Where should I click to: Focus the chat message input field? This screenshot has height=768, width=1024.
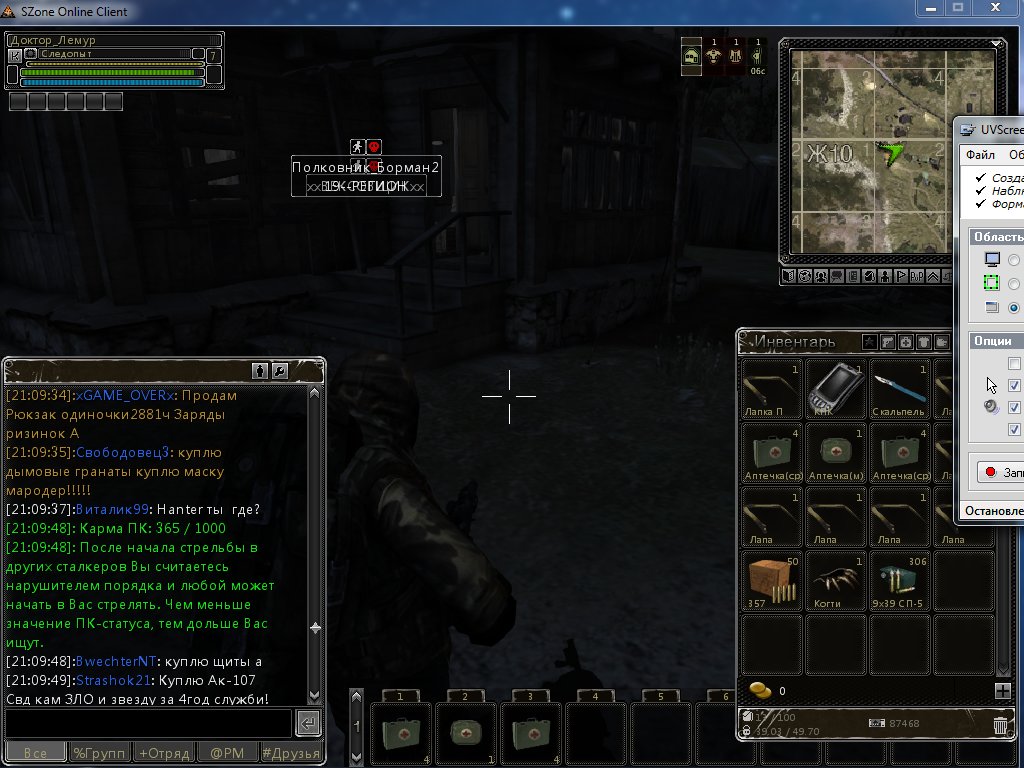148,723
